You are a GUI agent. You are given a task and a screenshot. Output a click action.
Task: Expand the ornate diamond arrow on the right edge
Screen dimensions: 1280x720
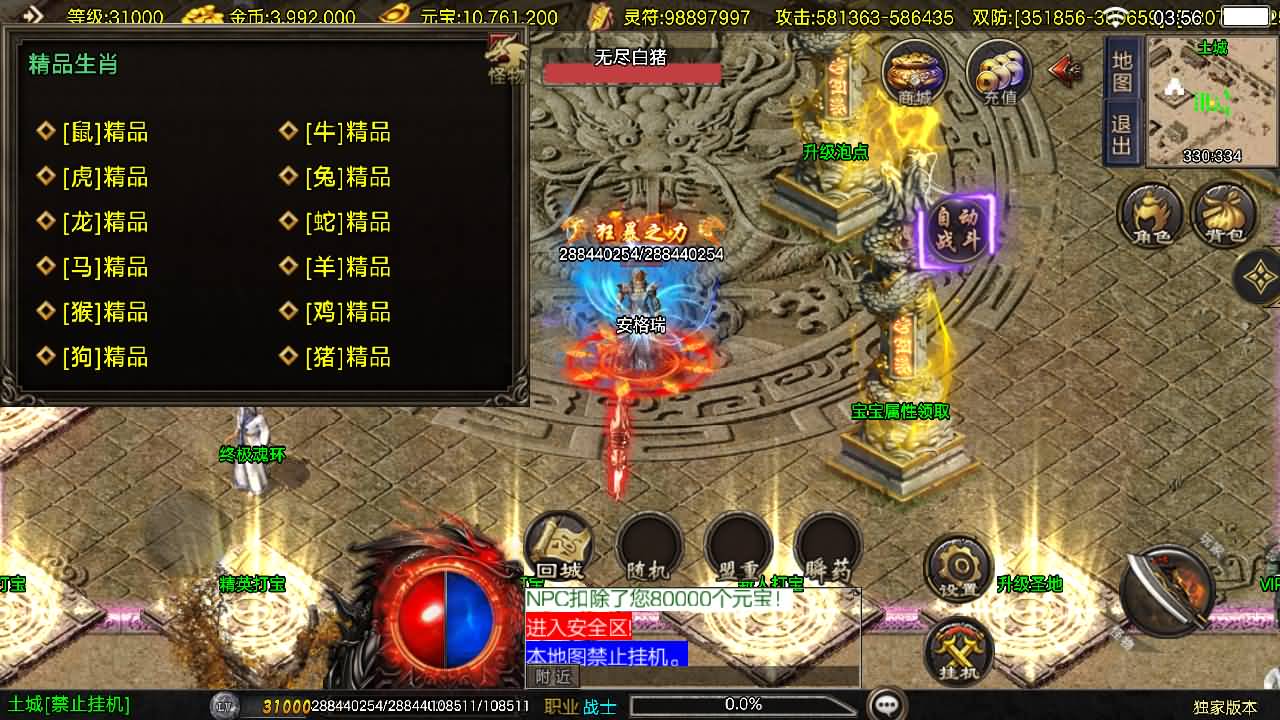[x=1259, y=278]
